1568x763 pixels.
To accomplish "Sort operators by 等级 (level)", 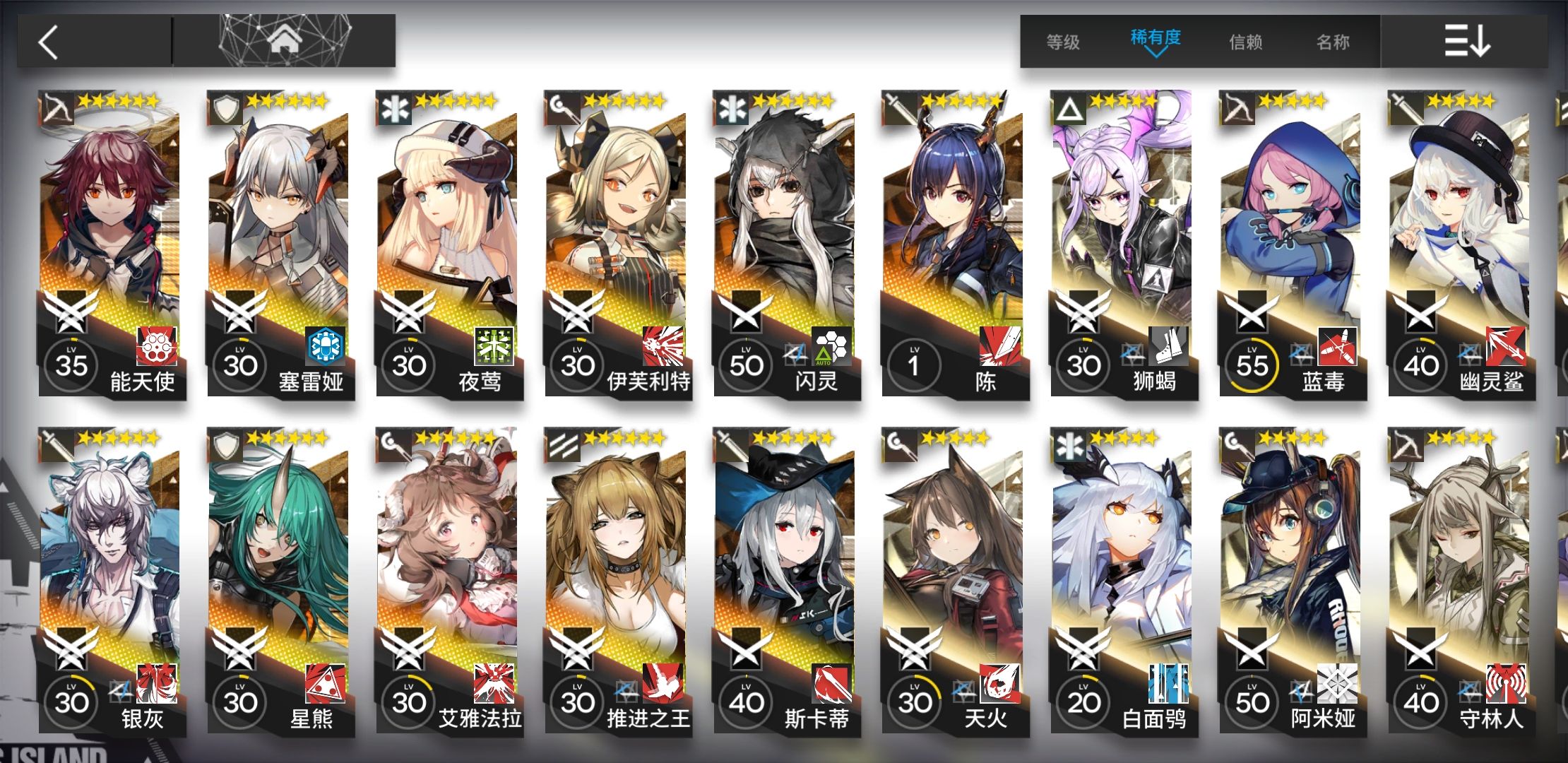I will click(1063, 42).
